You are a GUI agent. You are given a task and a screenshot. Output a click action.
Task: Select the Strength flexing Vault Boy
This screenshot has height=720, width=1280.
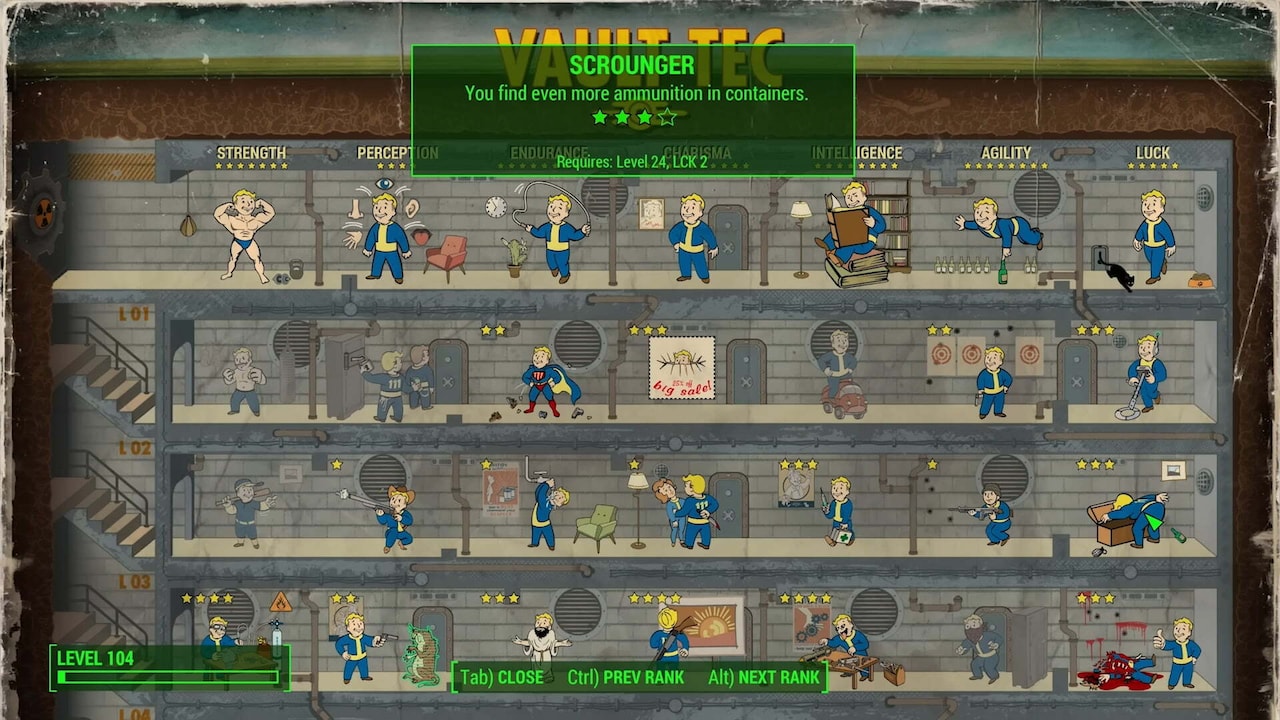pyautogui.click(x=245, y=235)
